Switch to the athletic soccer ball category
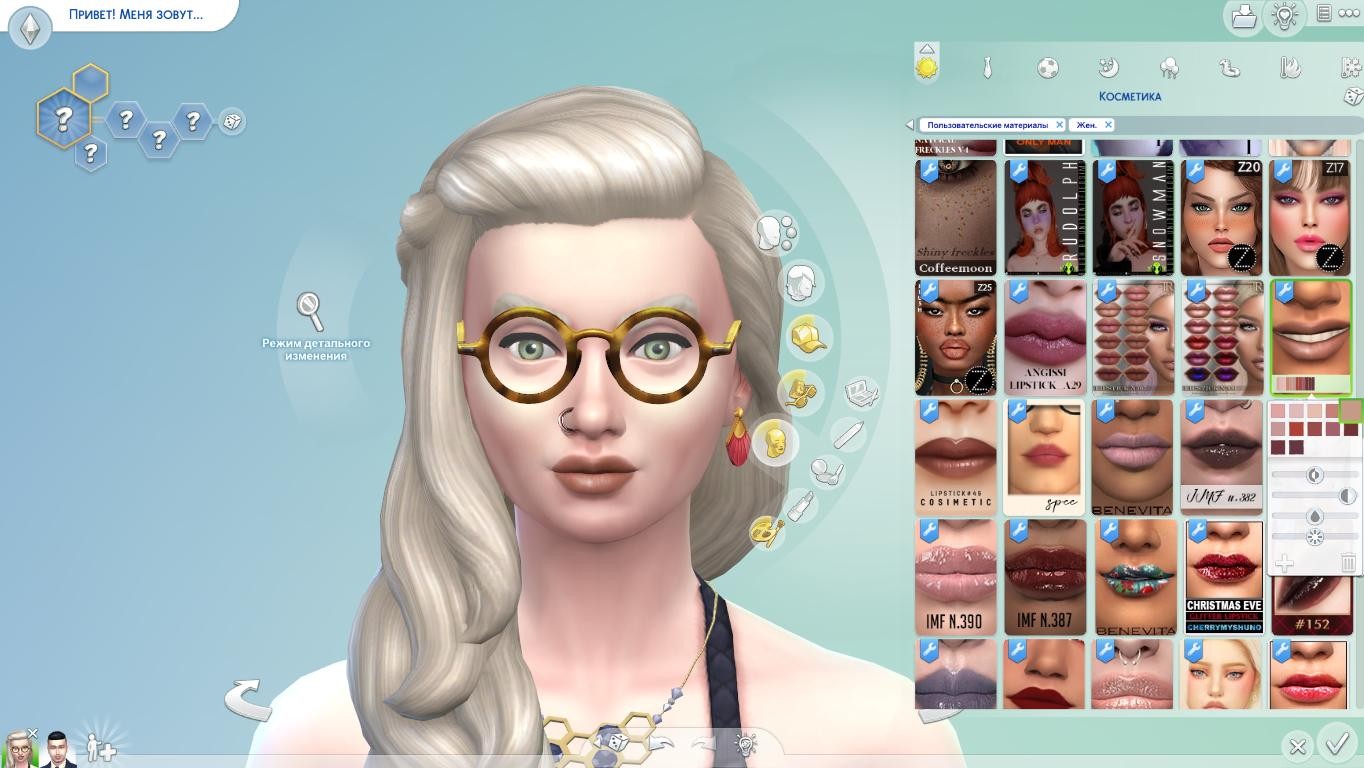Image resolution: width=1364 pixels, height=768 pixels. [1047, 68]
